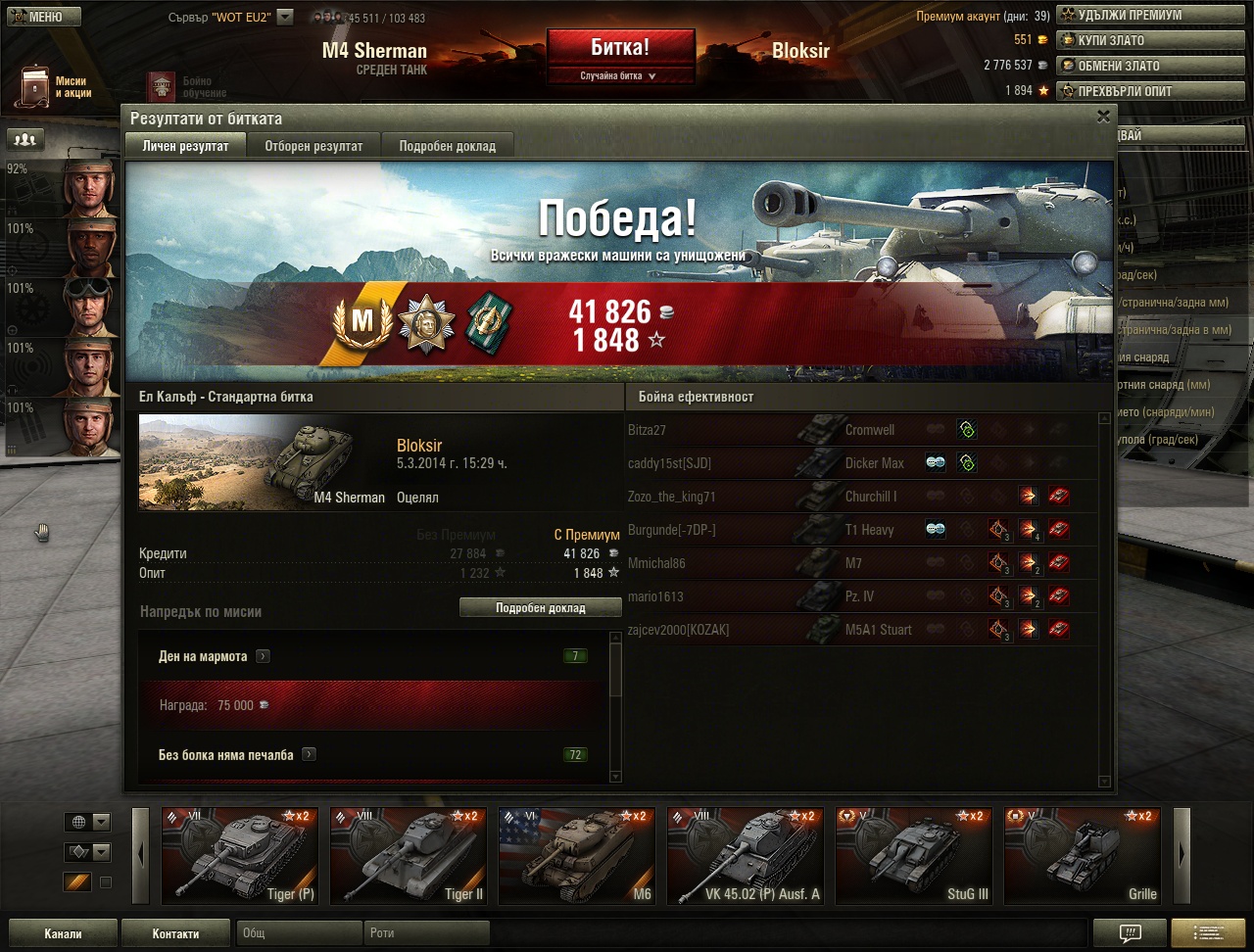Open the server selection dropdown arrow
Image resolution: width=1254 pixels, height=952 pixels.
pos(285,17)
